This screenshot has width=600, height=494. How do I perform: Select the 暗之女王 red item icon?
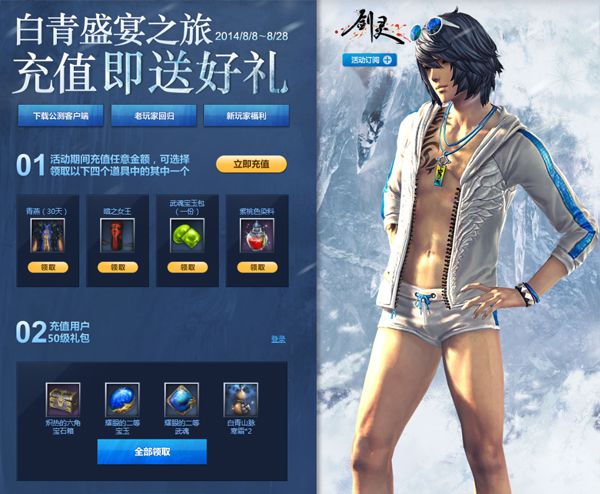(x=117, y=235)
